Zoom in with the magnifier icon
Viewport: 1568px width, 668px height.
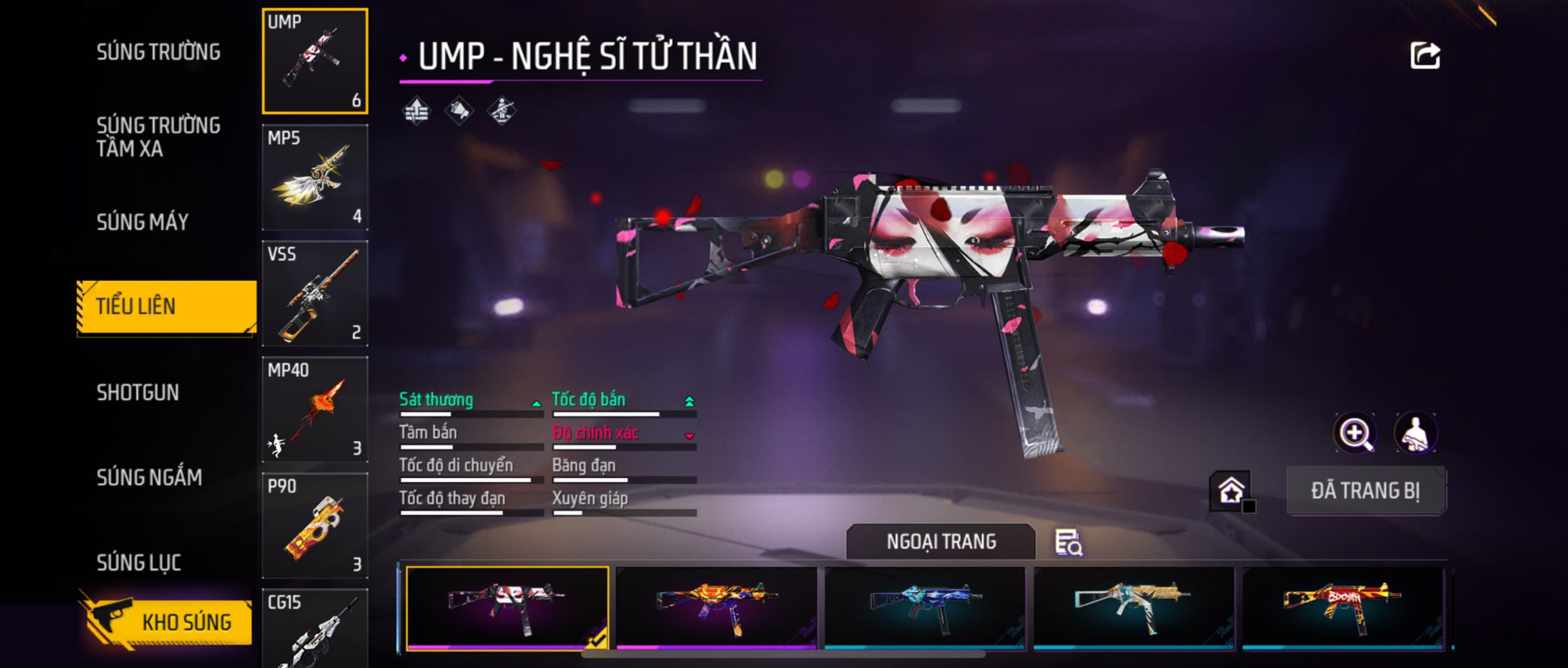(1355, 433)
